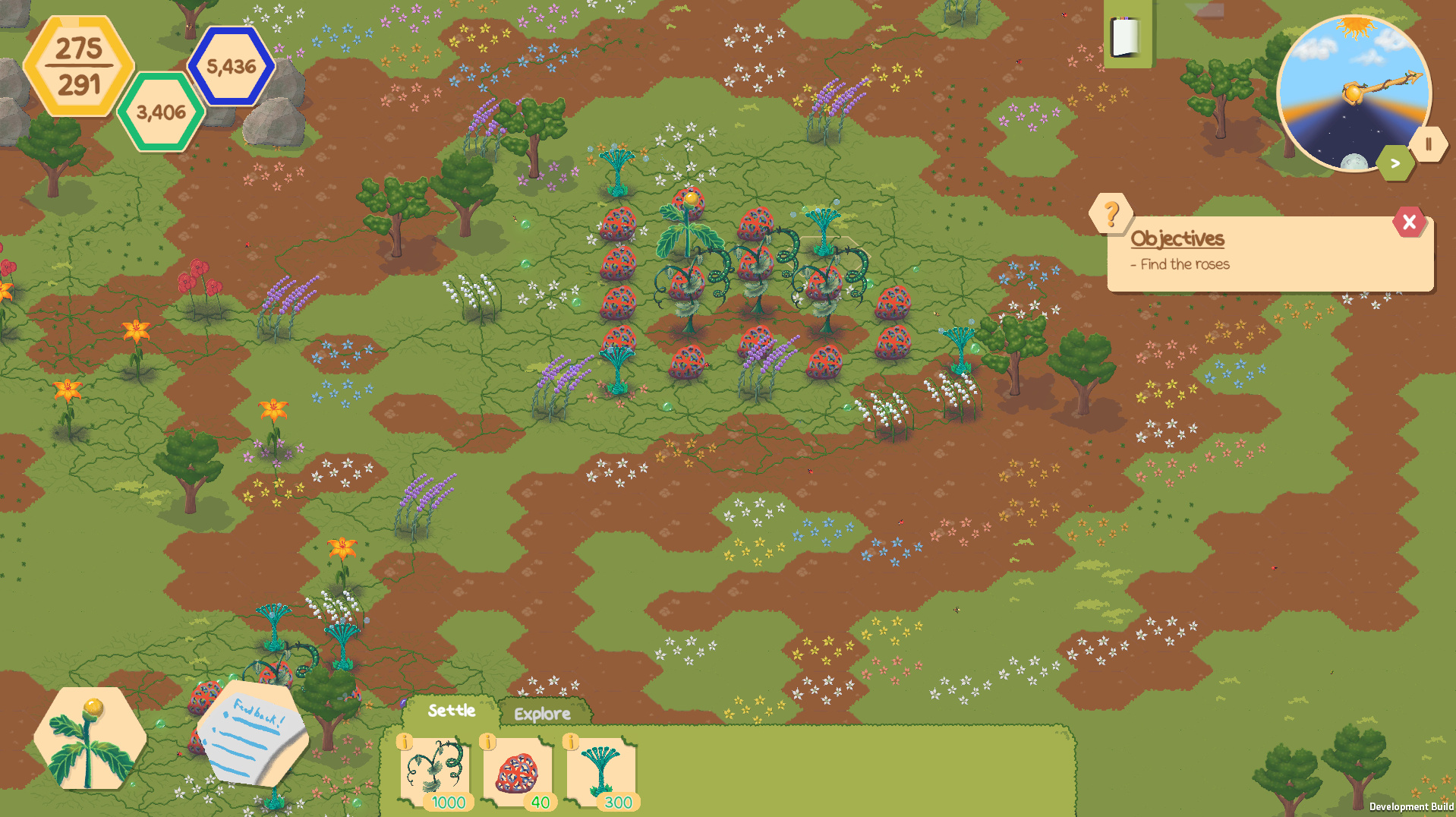1456x817 pixels.
Task: Click the yellow-bulb plant portrait hexagon
Action: 90,739
